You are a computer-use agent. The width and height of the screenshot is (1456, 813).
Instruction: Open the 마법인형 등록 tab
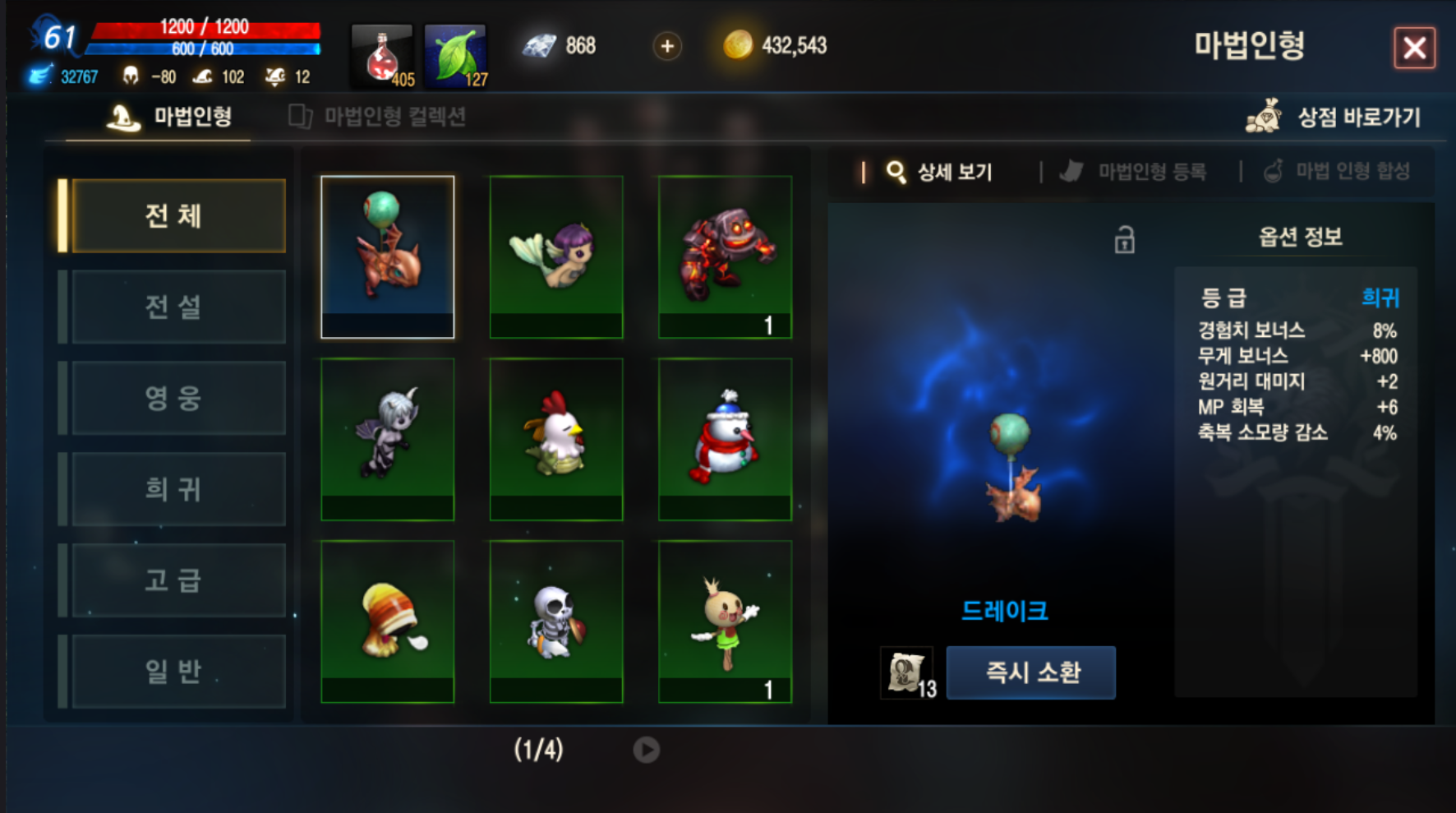click(1136, 172)
